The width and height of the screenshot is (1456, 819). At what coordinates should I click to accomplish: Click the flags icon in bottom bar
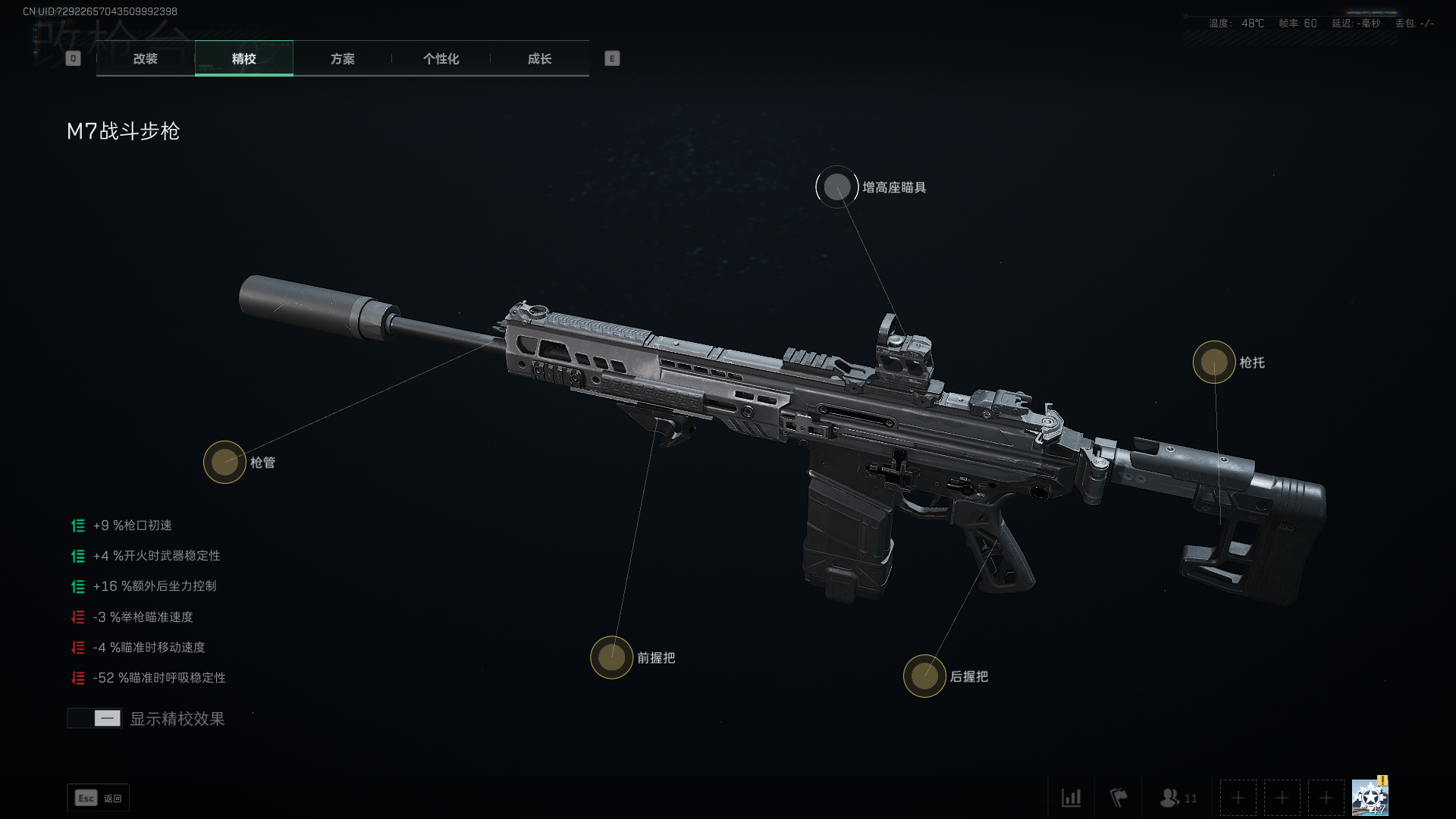pyautogui.click(x=1119, y=798)
